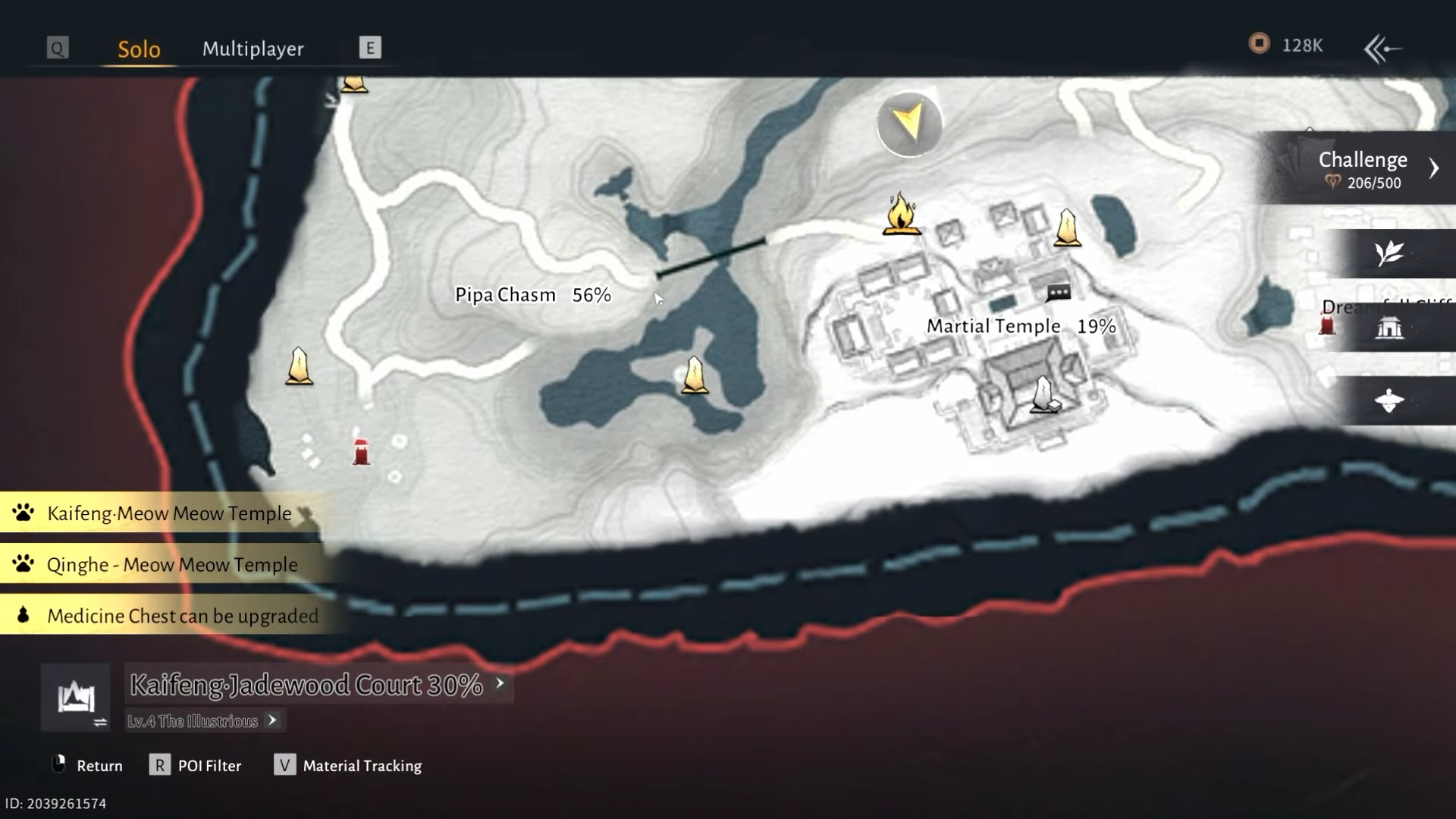Select the Solo tab
This screenshot has width=1456, height=819.
pyautogui.click(x=138, y=49)
